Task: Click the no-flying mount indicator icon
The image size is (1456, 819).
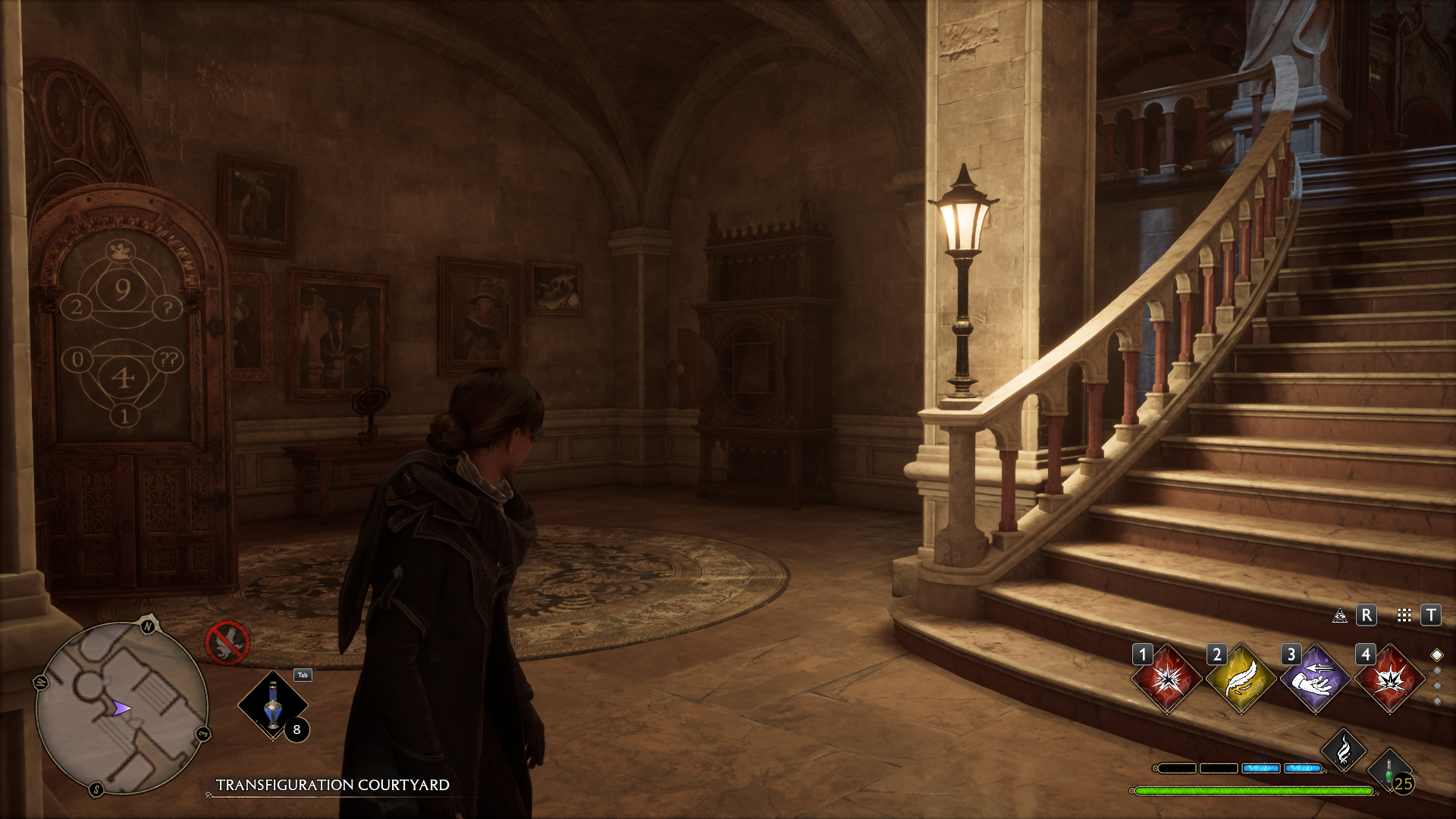Action: (x=227, y=642)
